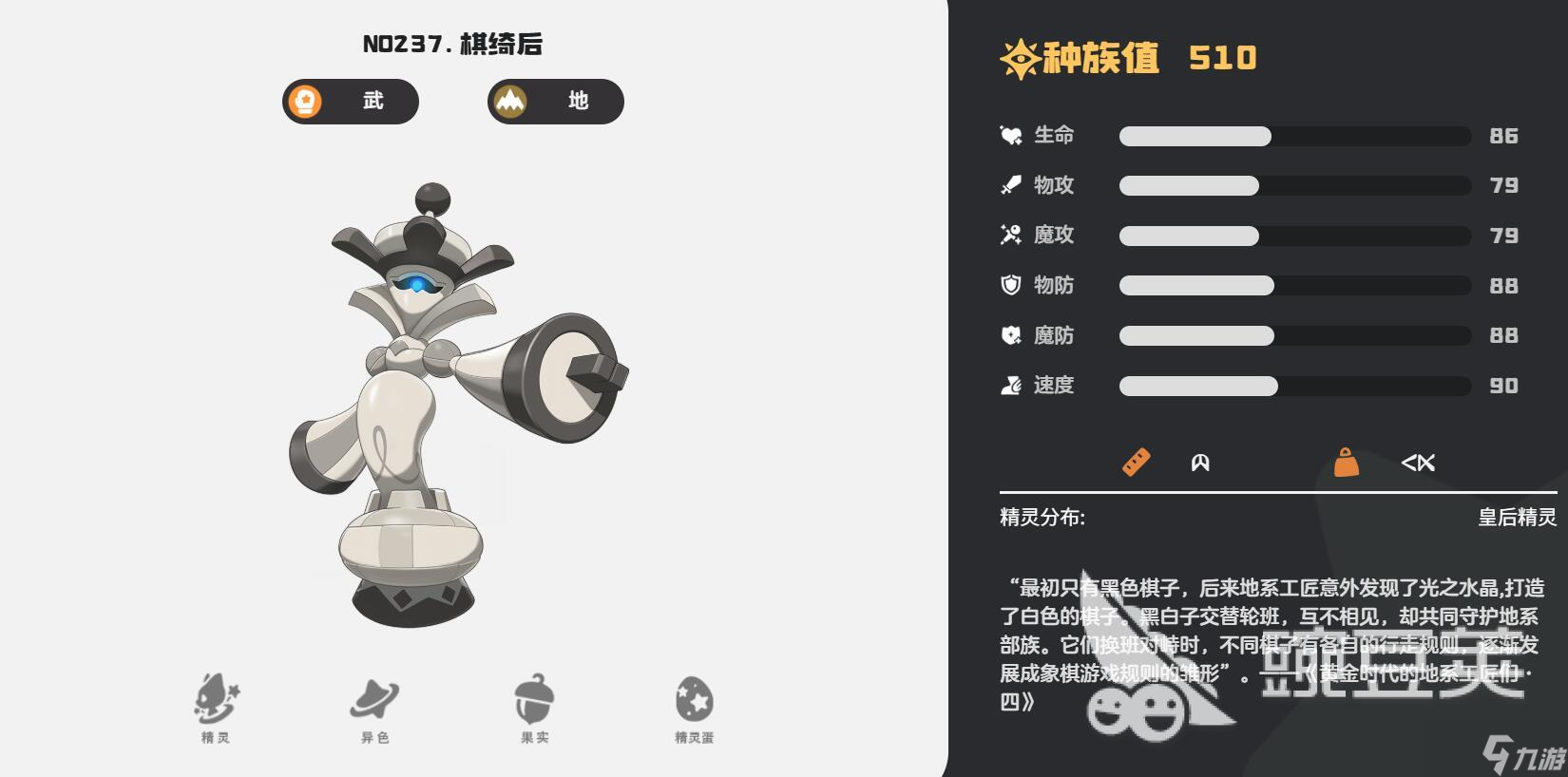Click the crossed wands icon beside 魔攻
Image resolution: width=1568 pixels, height=777 pixels.
[x=1009, y=236]
